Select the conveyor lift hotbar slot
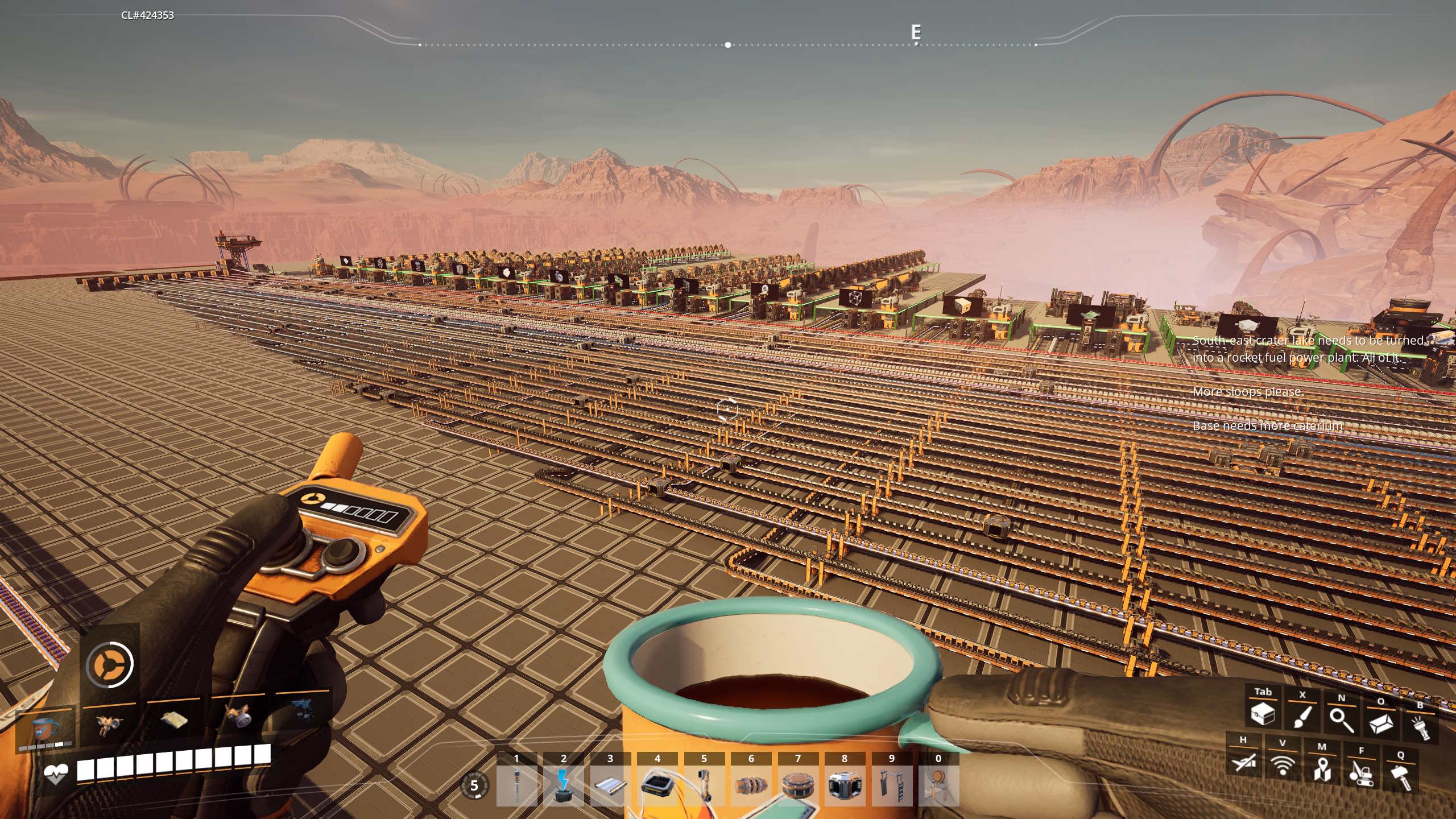This screenshot has height=819, width=1456. coord(704,785)
